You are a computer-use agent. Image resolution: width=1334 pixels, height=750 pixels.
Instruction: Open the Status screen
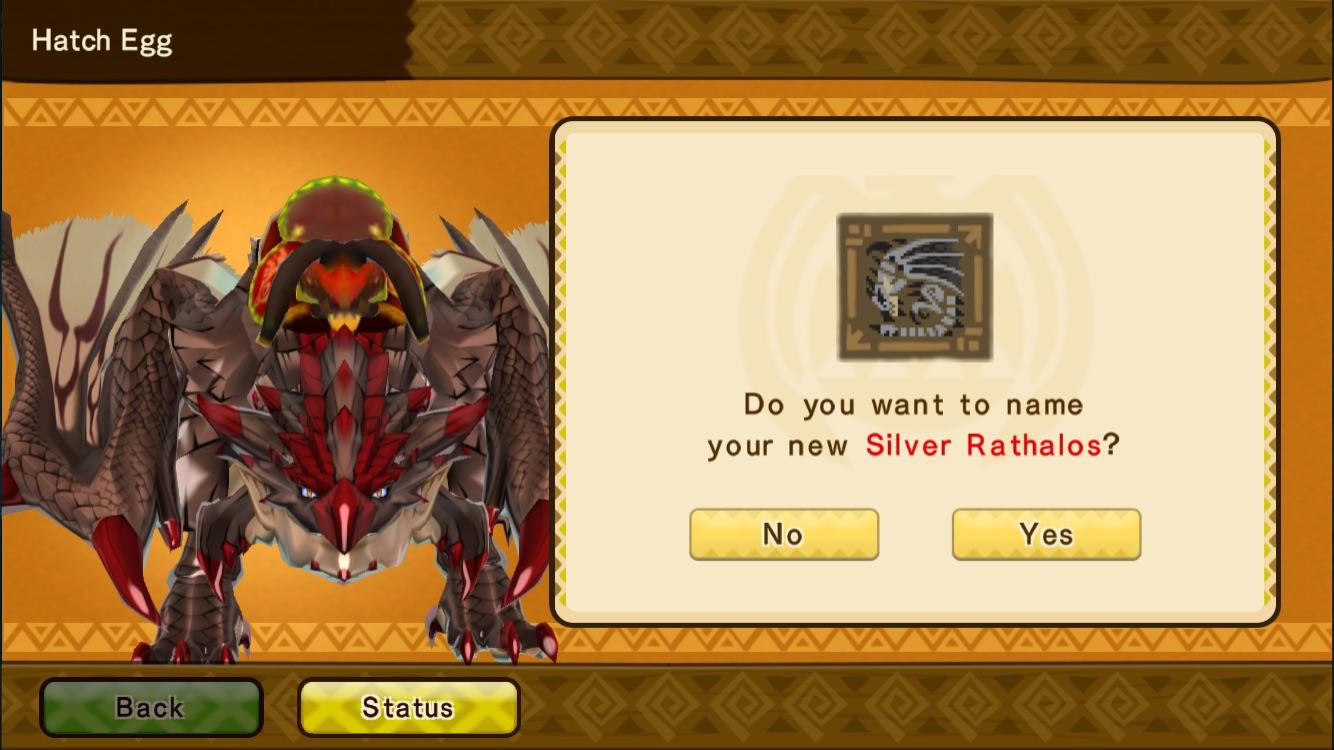point(408,707)
